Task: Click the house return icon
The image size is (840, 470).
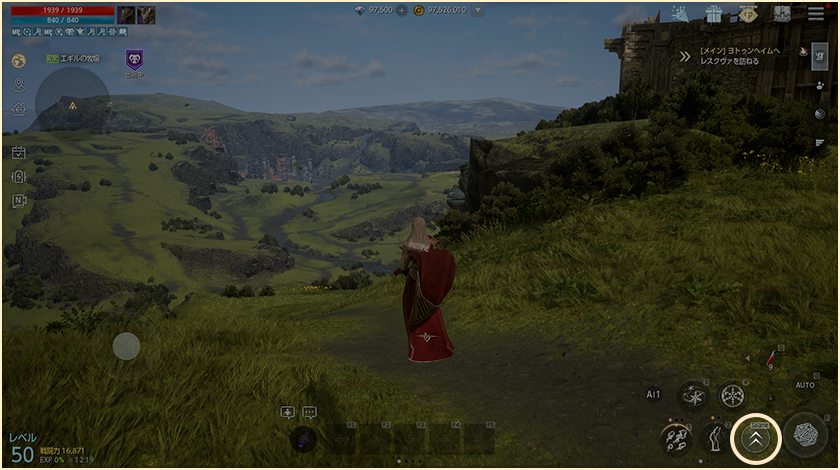Action: click(x=18, y=108)
